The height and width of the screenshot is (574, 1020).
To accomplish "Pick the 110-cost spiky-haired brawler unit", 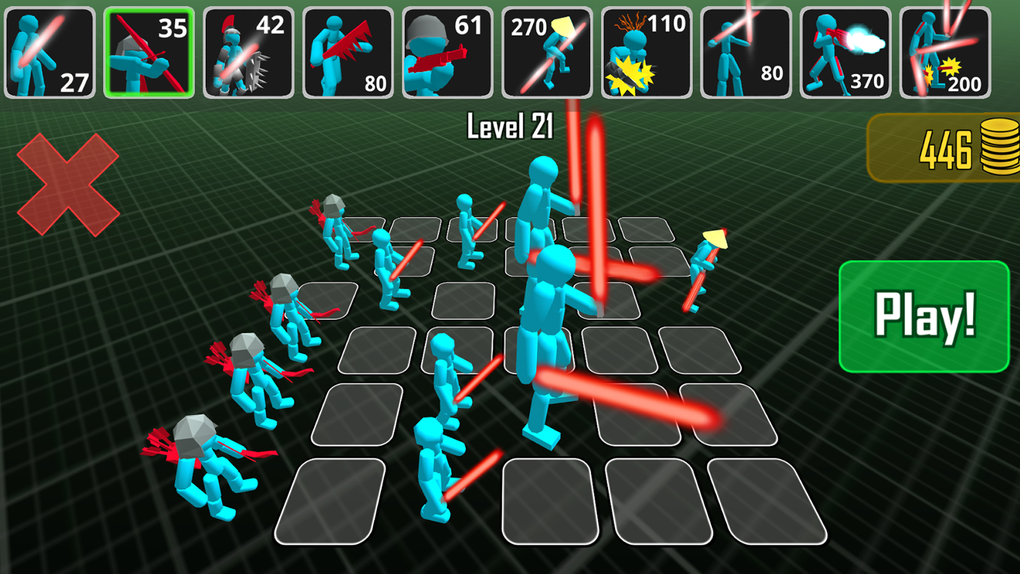I will (x=647, y=53).
